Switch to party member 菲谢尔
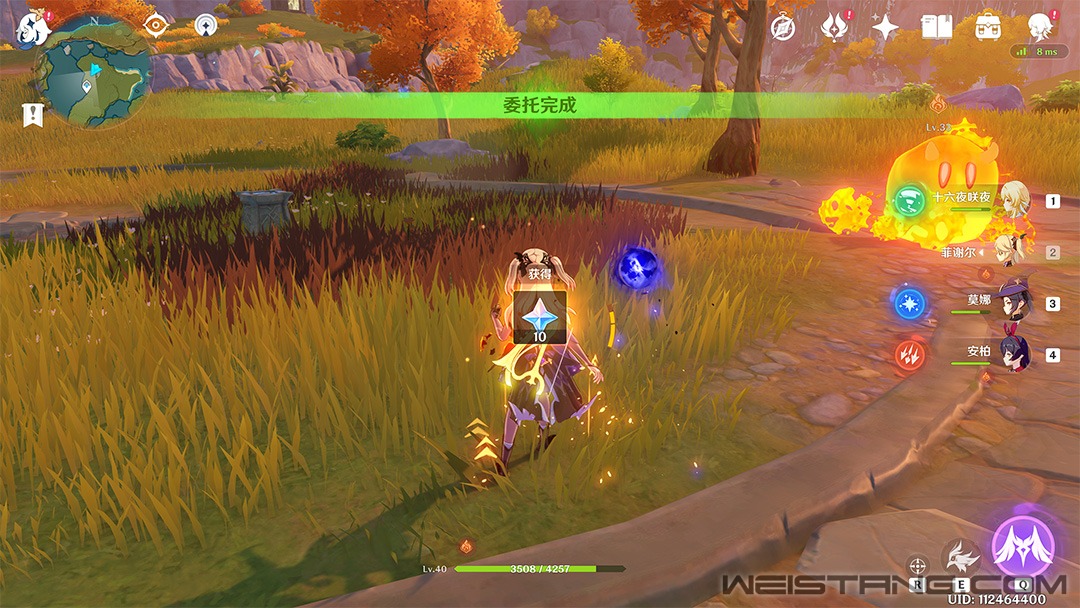The image size is (1080, 608). [x=1014, y=250]
